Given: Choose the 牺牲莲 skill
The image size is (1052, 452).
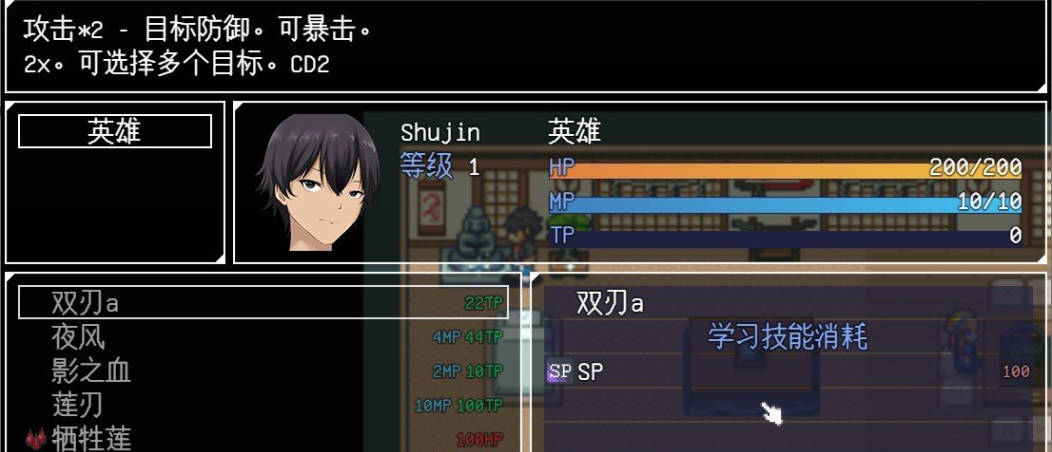Looking at the screenshot, I should click(x=264, y=438).
